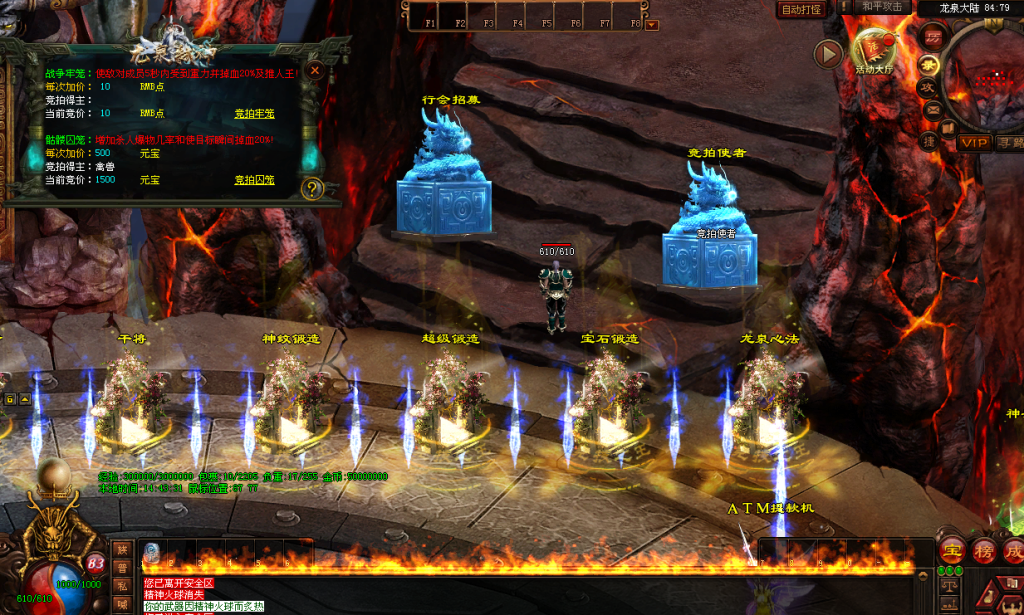The image size is (1024, 615).
Task: Open the 榜 rankings button
Action: (983, 551)
